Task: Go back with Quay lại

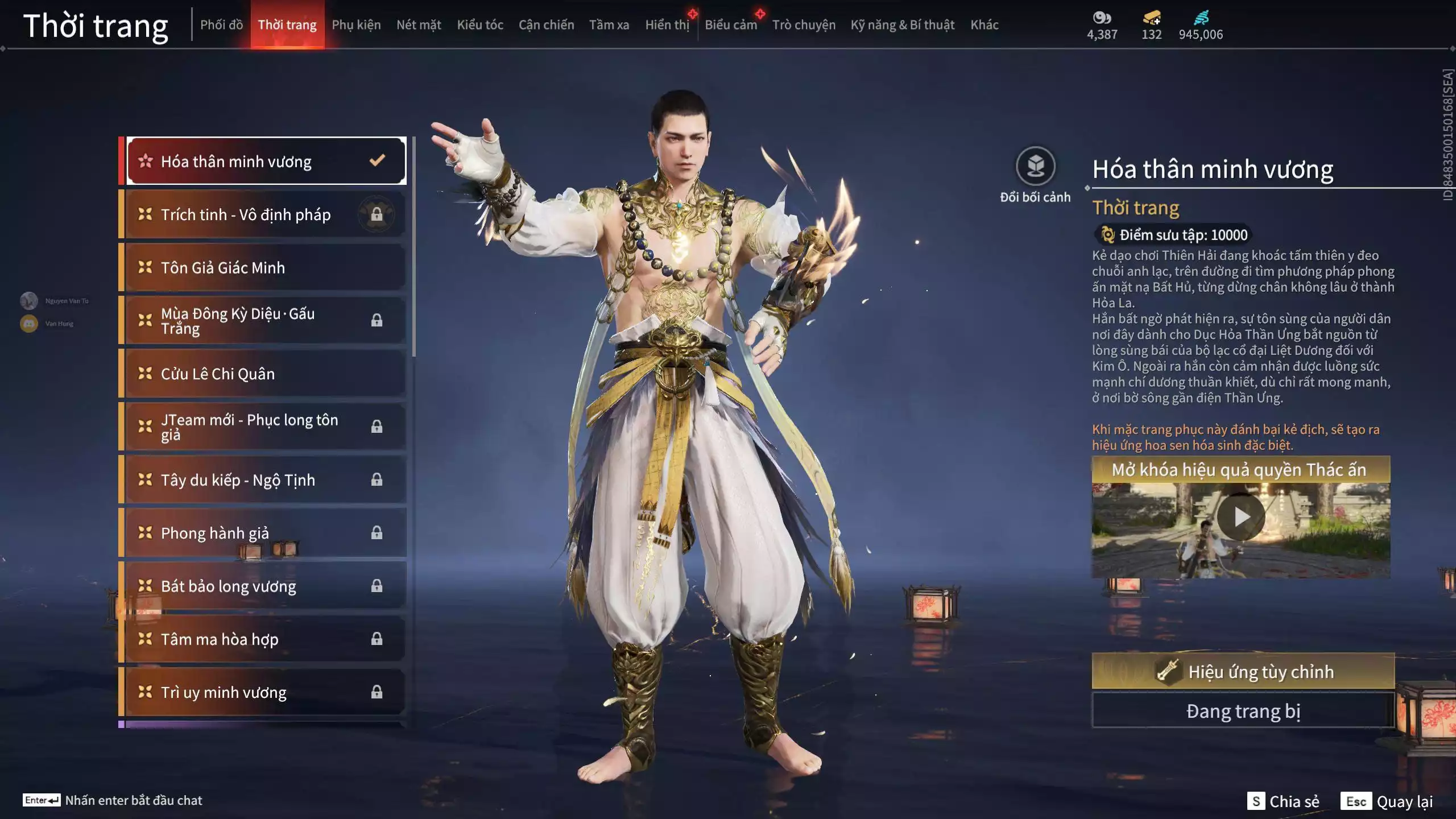Action: click(x=1387, y=801)
